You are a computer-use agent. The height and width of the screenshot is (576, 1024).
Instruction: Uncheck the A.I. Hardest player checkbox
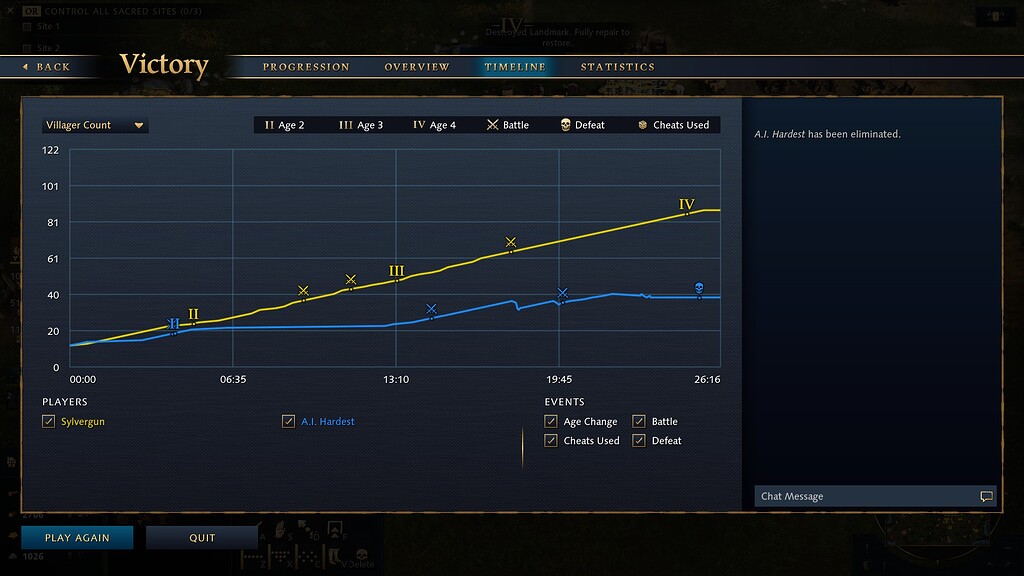point(289,422)
